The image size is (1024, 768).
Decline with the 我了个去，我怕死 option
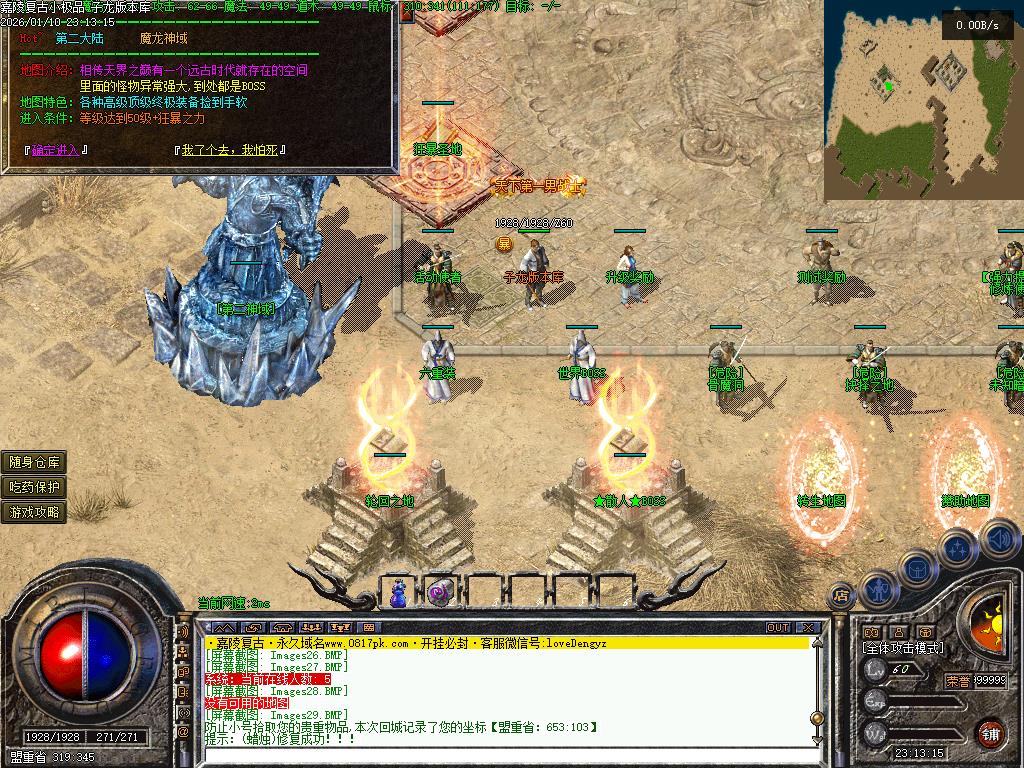point(230,150)
